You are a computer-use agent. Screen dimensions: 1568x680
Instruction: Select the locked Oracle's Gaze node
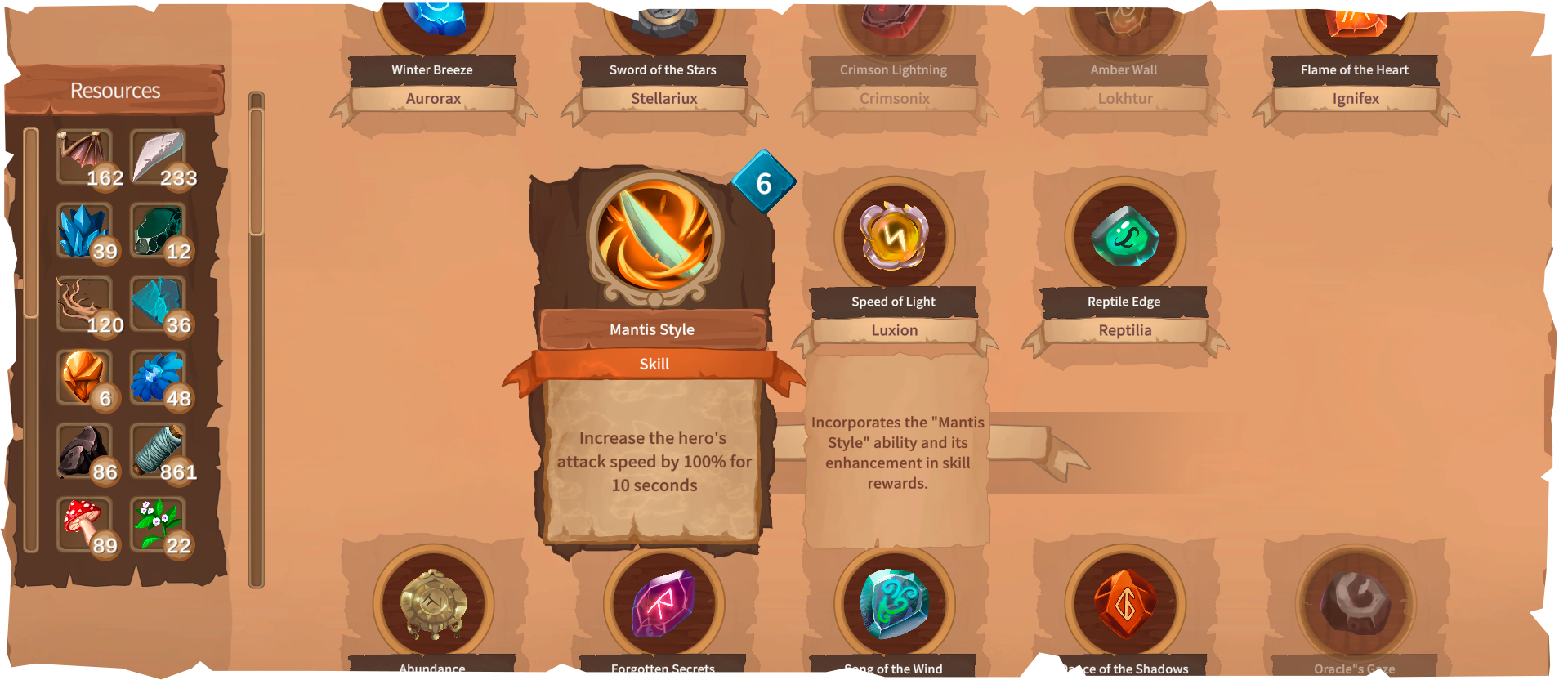[x=1354, y=605]
